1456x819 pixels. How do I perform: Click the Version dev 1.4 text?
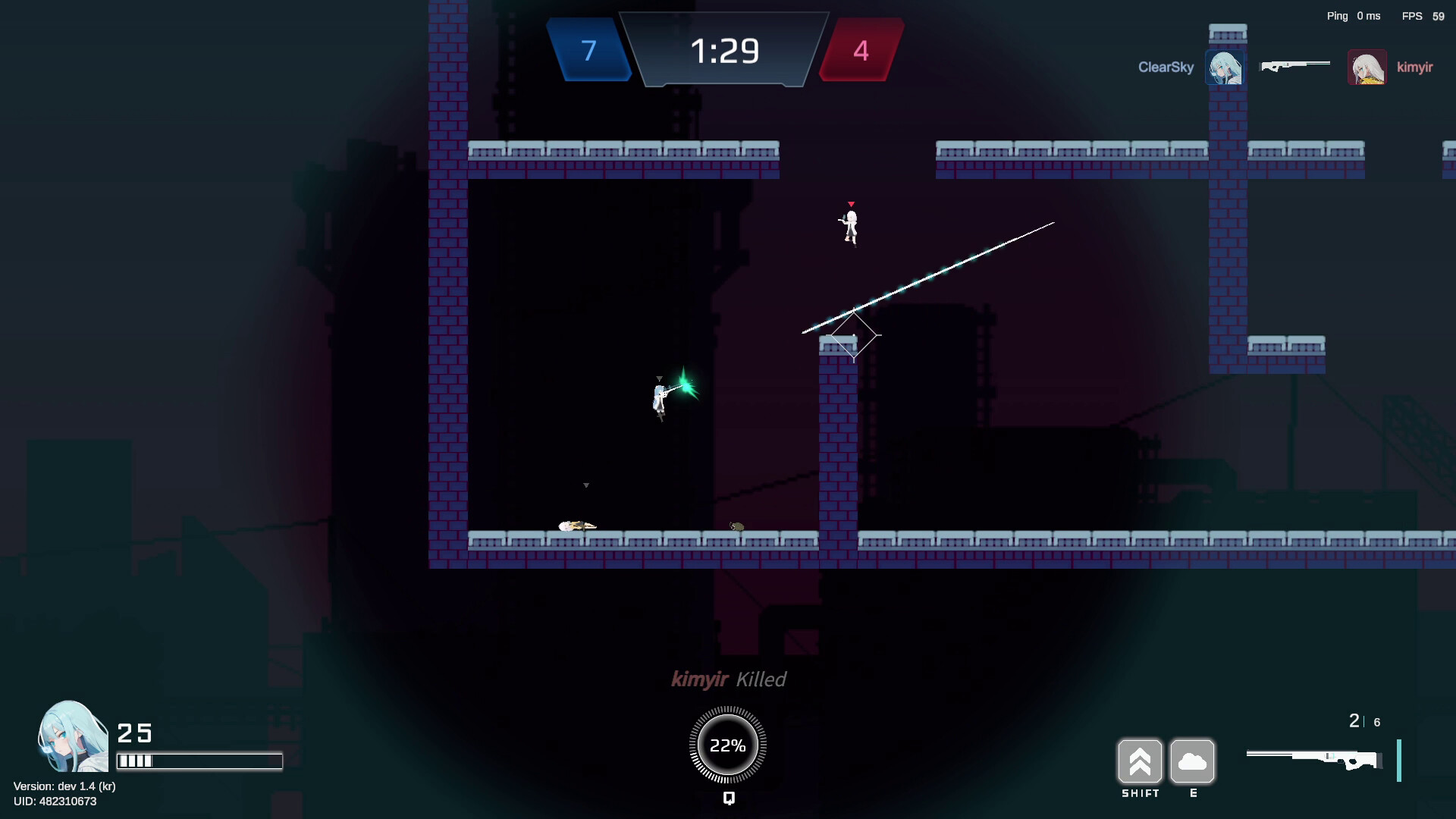coord(65,786)
